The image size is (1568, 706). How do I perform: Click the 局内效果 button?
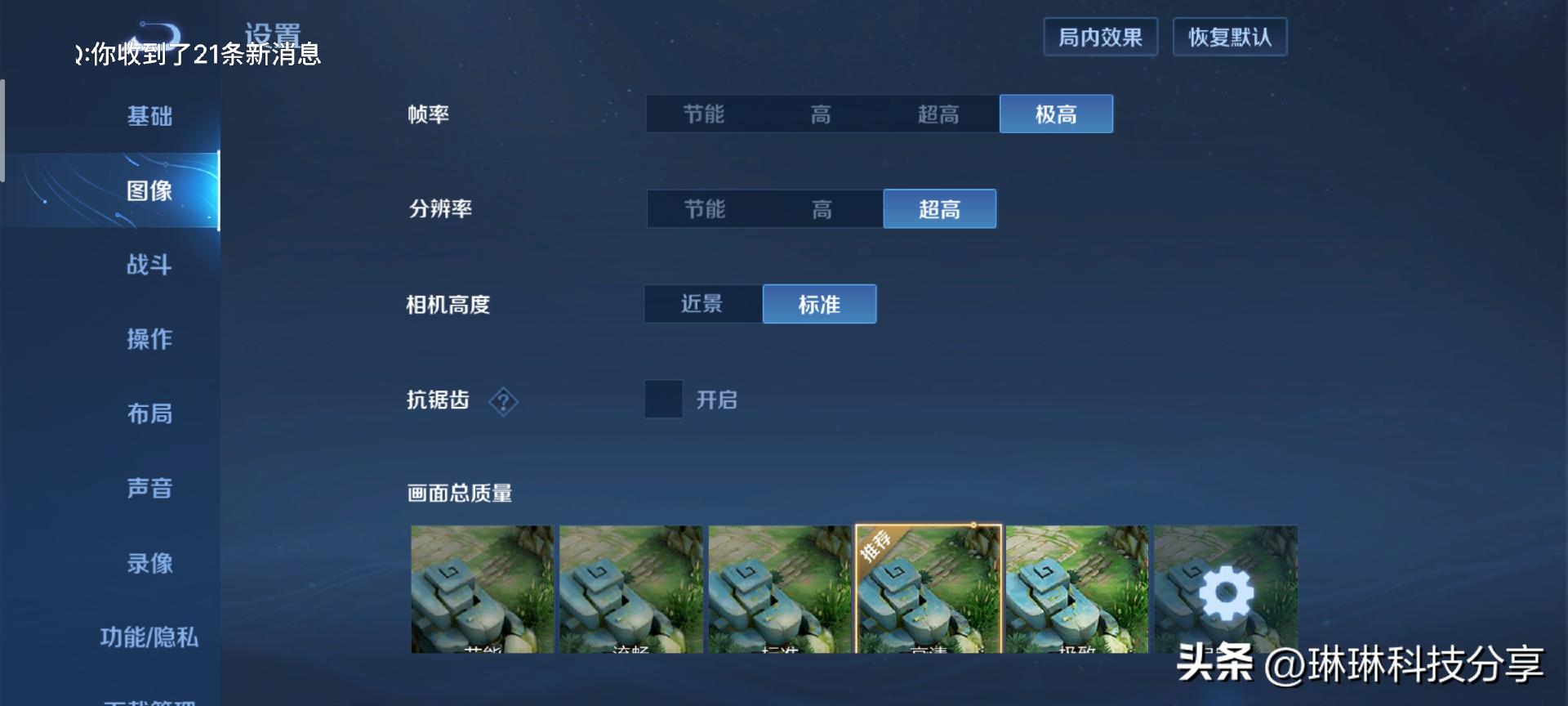(x=1101, y=36)
